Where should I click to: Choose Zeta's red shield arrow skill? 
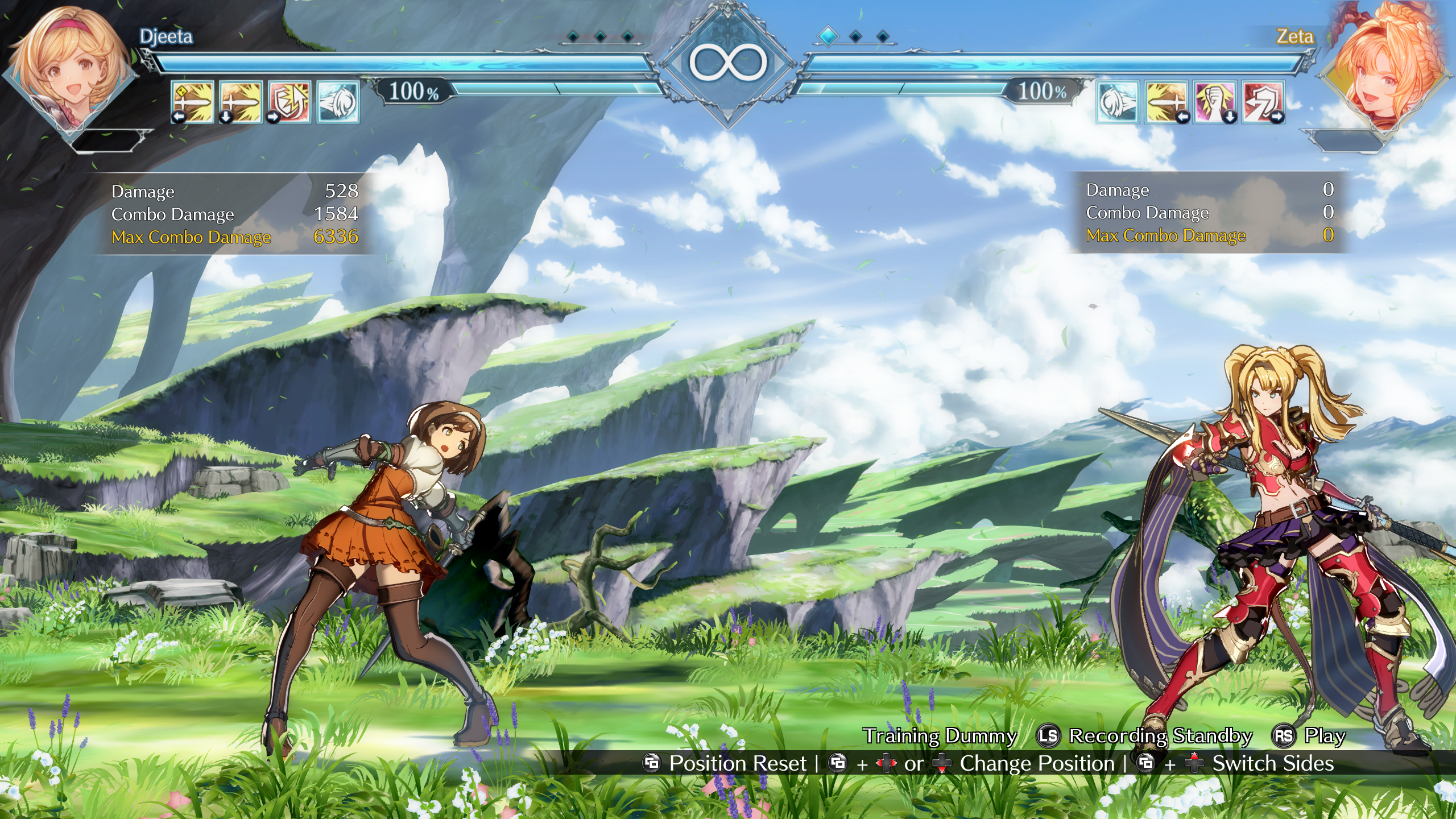click(x=1263, y=102)
